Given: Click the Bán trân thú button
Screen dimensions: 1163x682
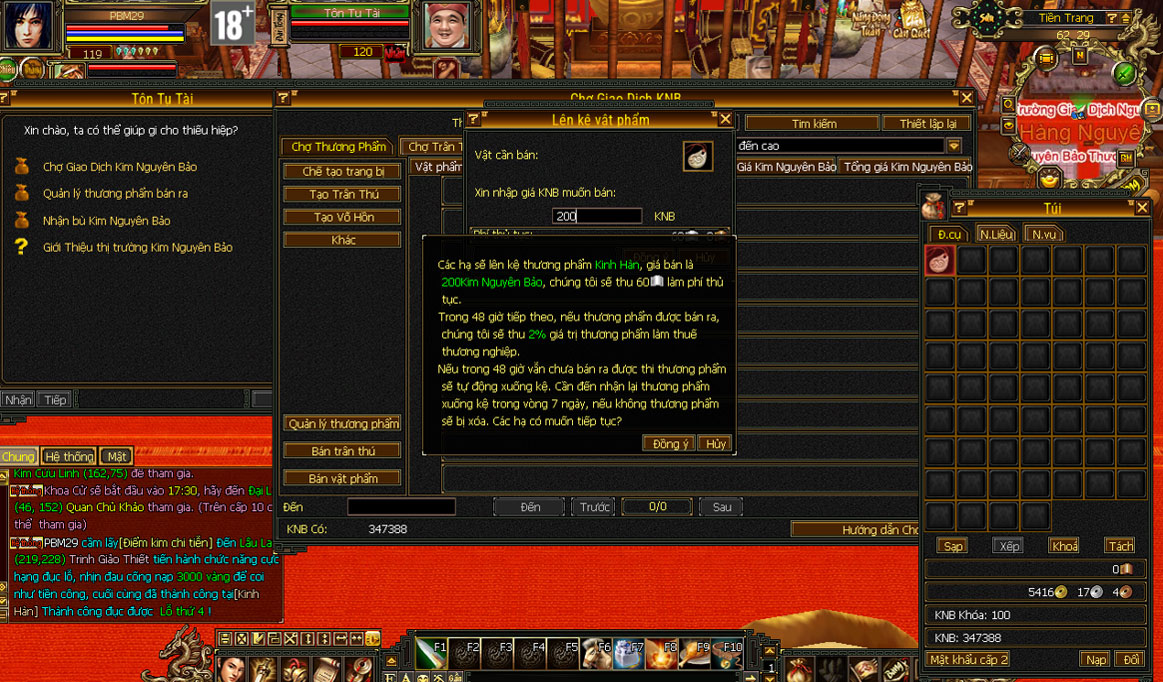Looking at the screenshot, I should (342, 451).
